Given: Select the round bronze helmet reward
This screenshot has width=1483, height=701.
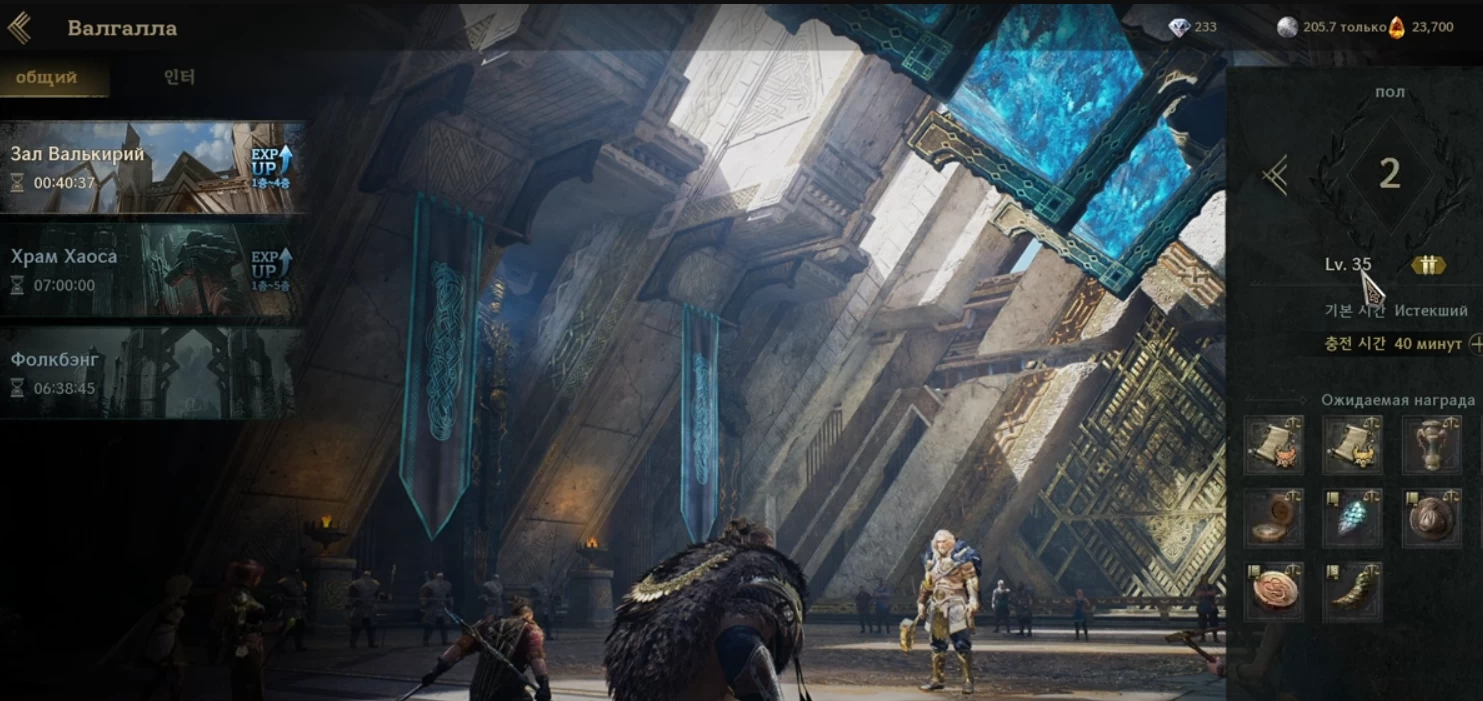Looking at the screenshot, I should pos(1432,518).
